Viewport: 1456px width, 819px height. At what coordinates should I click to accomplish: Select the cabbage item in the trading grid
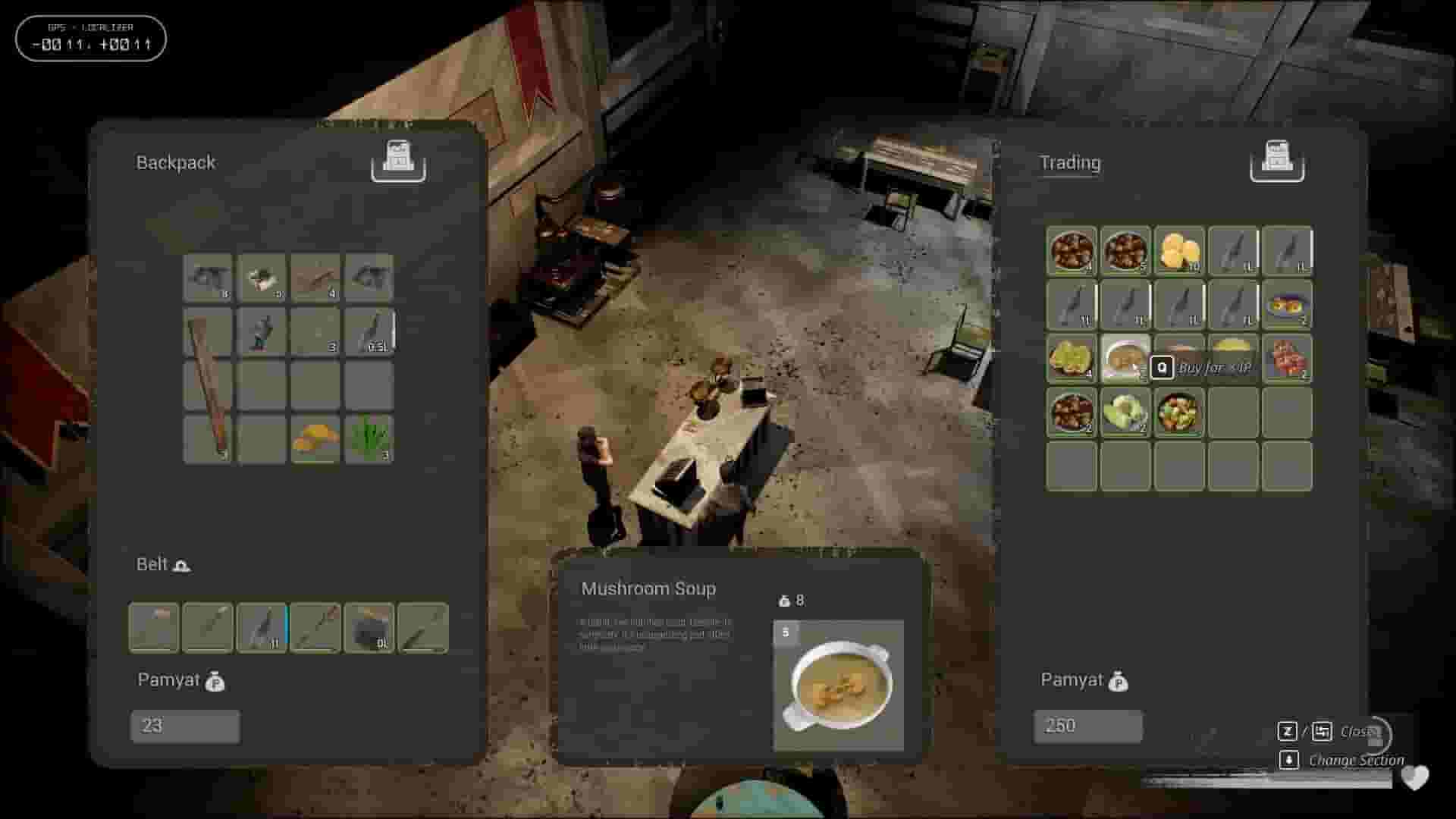coord(1125,412)
